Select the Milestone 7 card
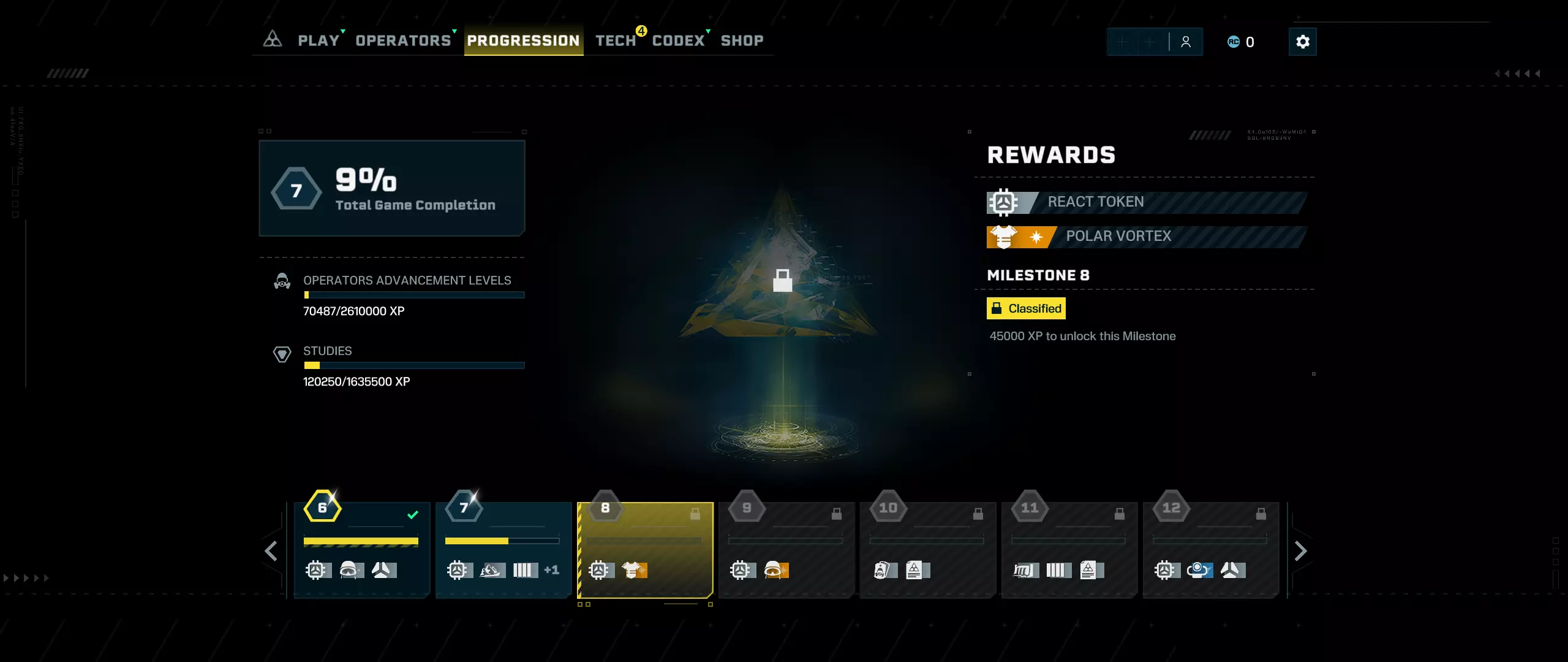The width and height of the screenshot is (1568, 662). (x=503, y=550)
